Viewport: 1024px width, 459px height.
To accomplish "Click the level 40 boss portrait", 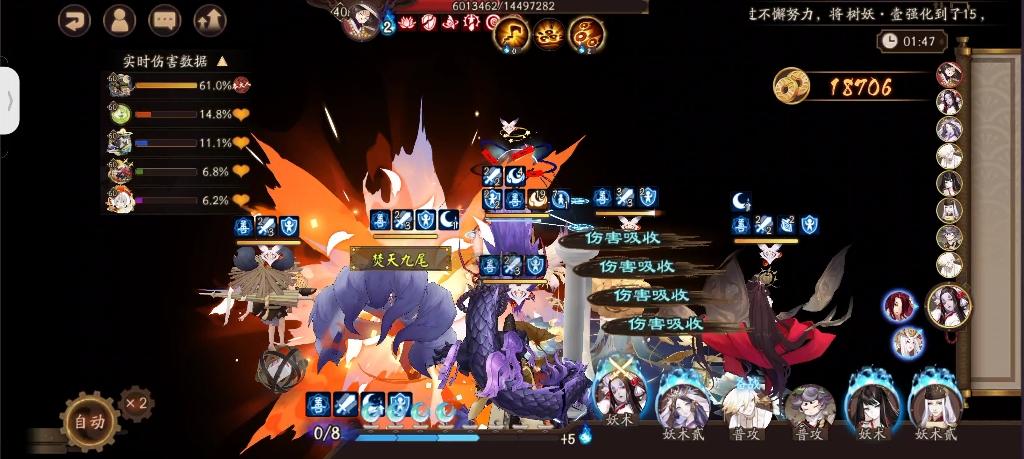I will 360,20.
